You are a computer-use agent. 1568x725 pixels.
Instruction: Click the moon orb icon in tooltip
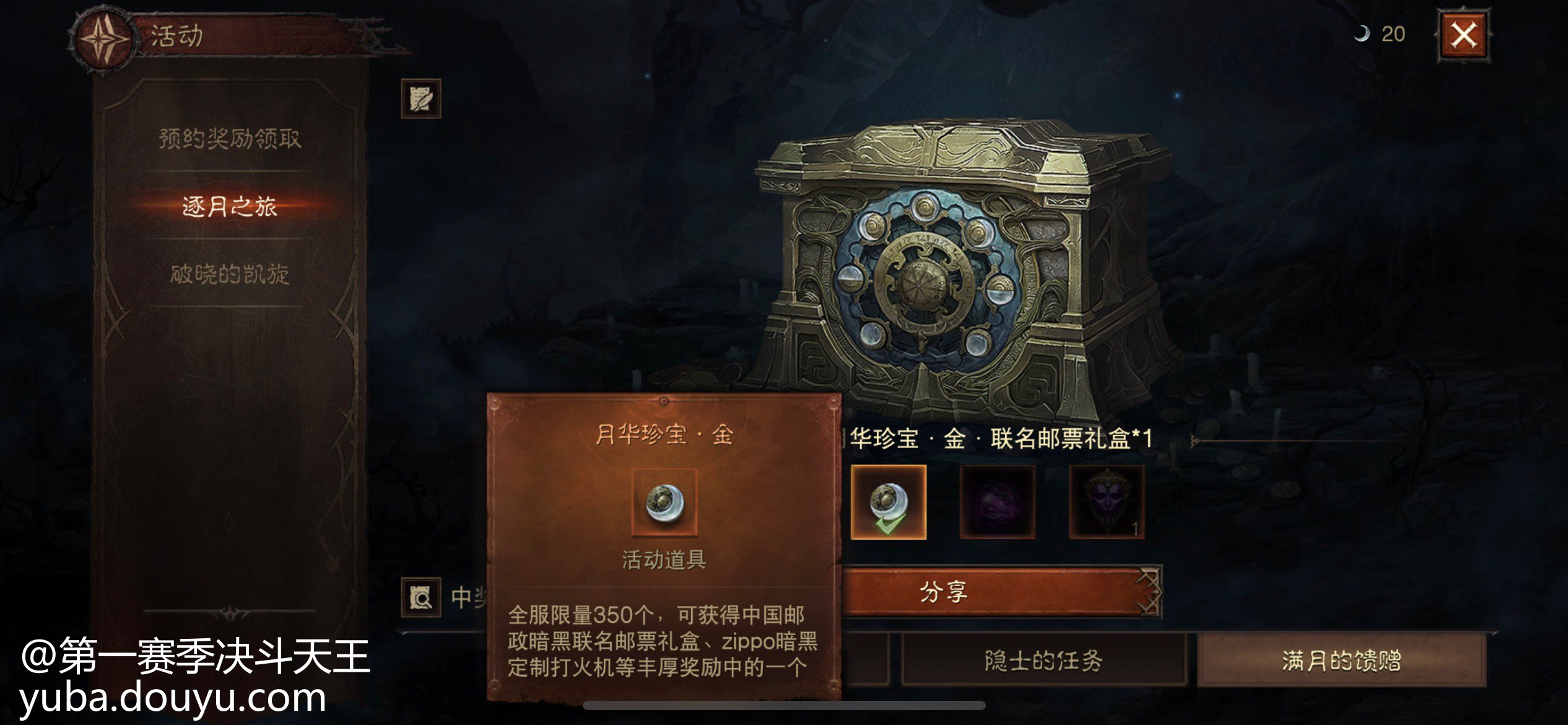pos(664,502)
